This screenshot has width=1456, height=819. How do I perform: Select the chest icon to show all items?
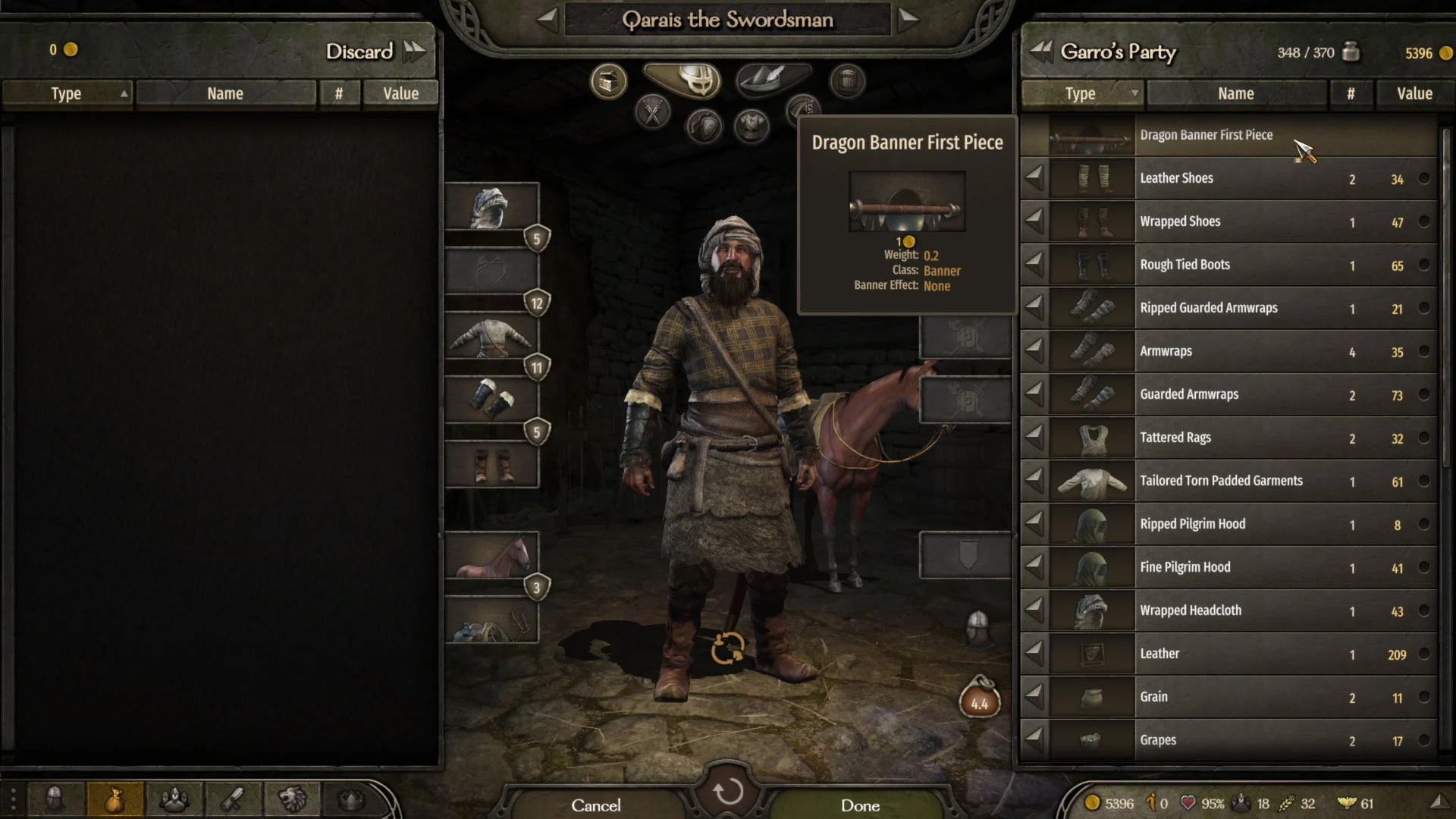click(607, 80)
